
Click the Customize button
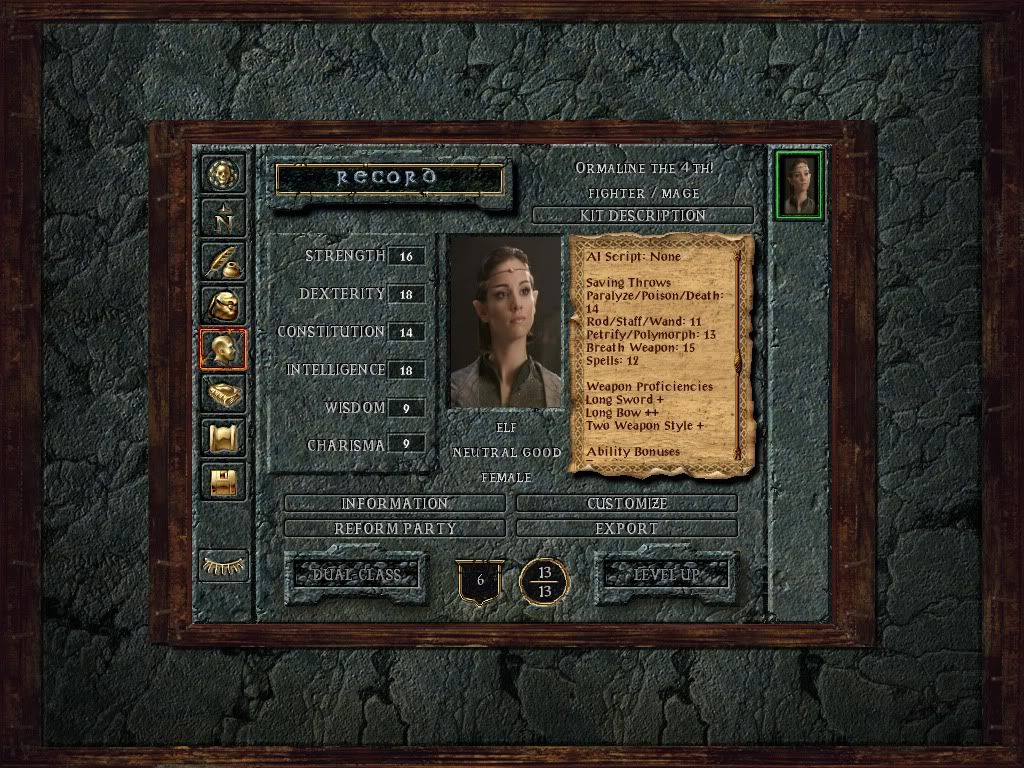pos(627,503)
